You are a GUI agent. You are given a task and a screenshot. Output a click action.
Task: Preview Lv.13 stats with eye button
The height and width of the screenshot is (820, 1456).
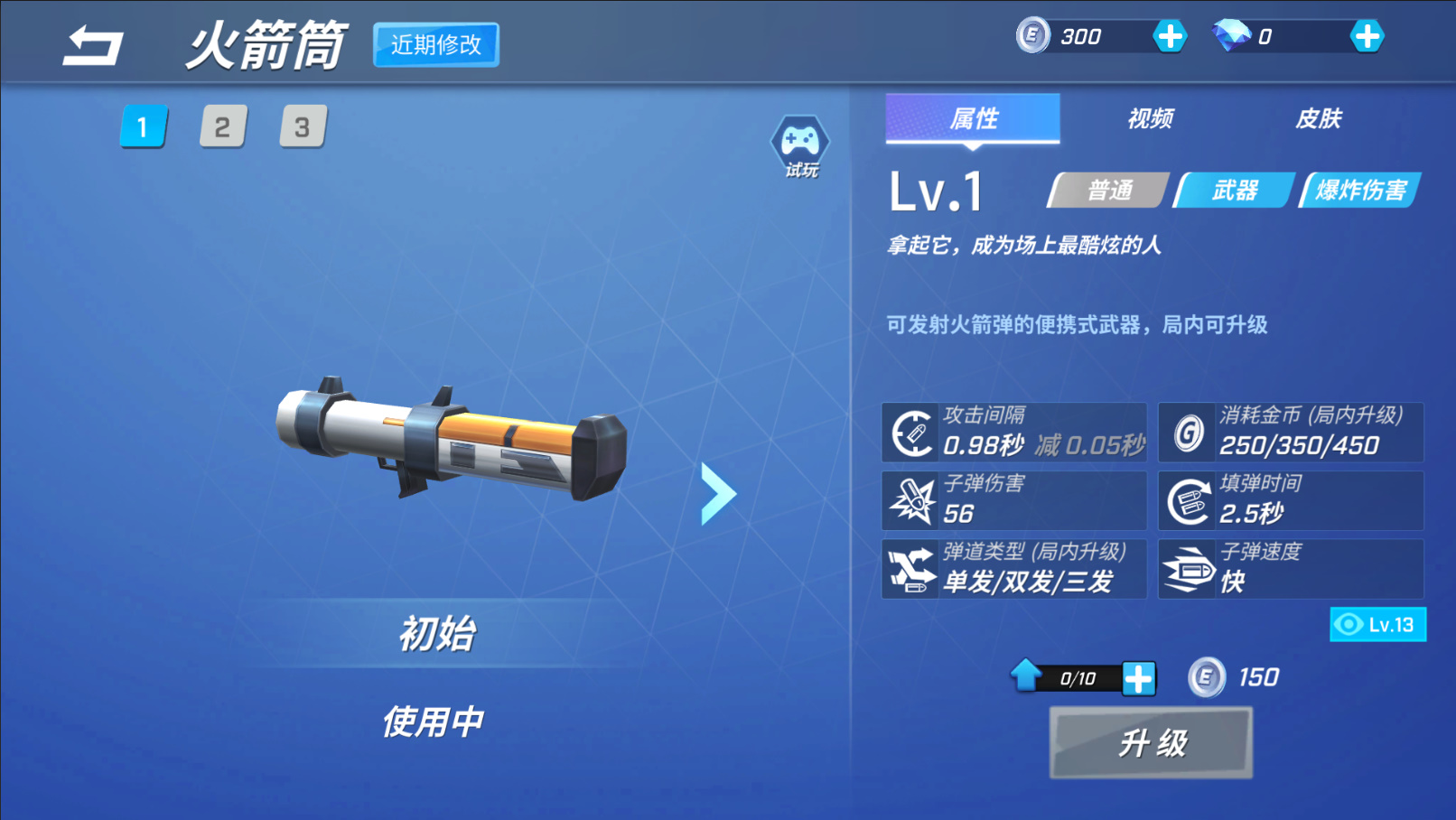pyautogui.click(x=1377, y=625)
